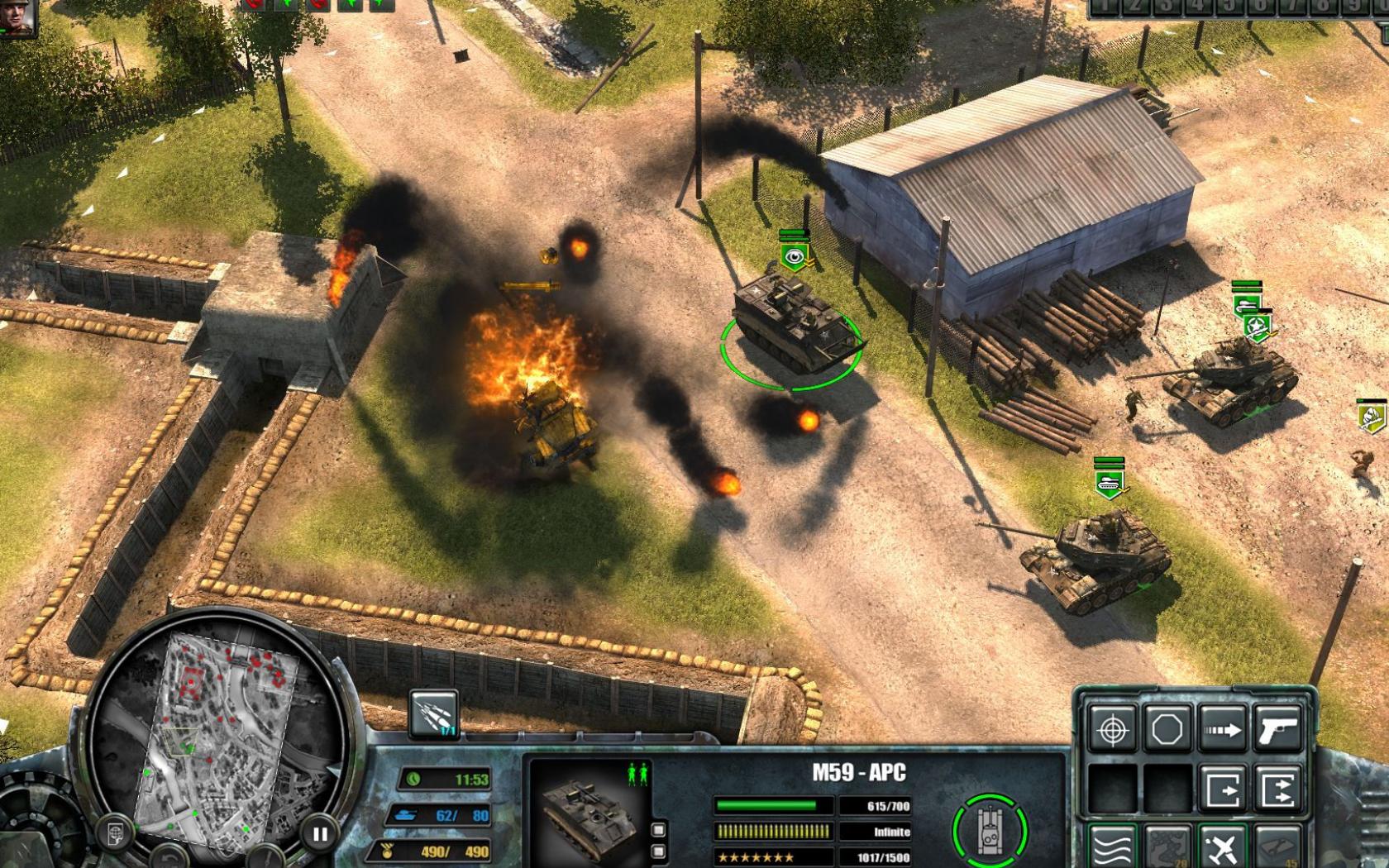The image size is (1389, 868).
Task: Click the medal icon beside the 490/490 score
Action: (x=387, y=850)
